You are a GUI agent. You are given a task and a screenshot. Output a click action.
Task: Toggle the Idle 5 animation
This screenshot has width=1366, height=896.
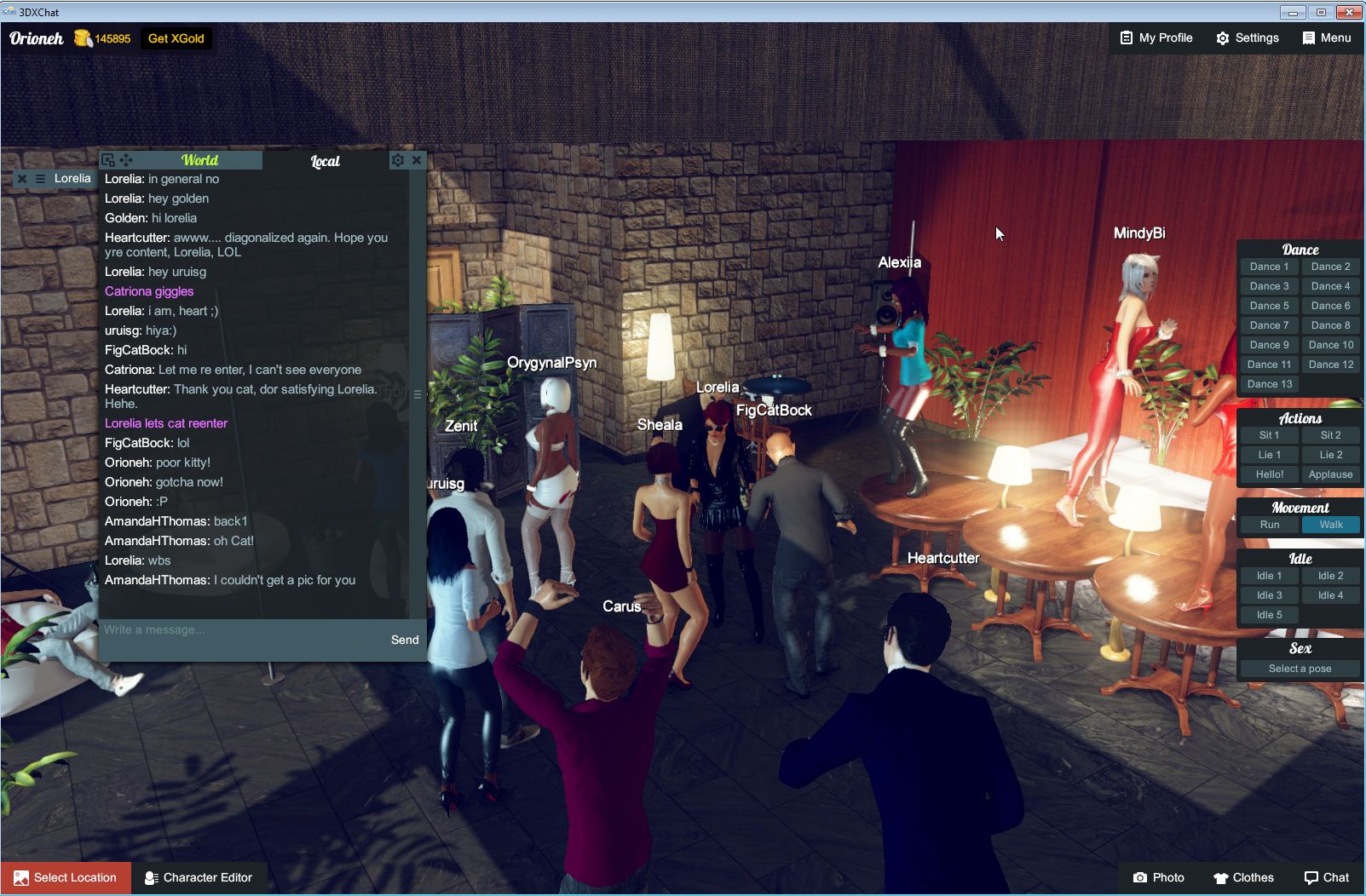pos(1269,614)
